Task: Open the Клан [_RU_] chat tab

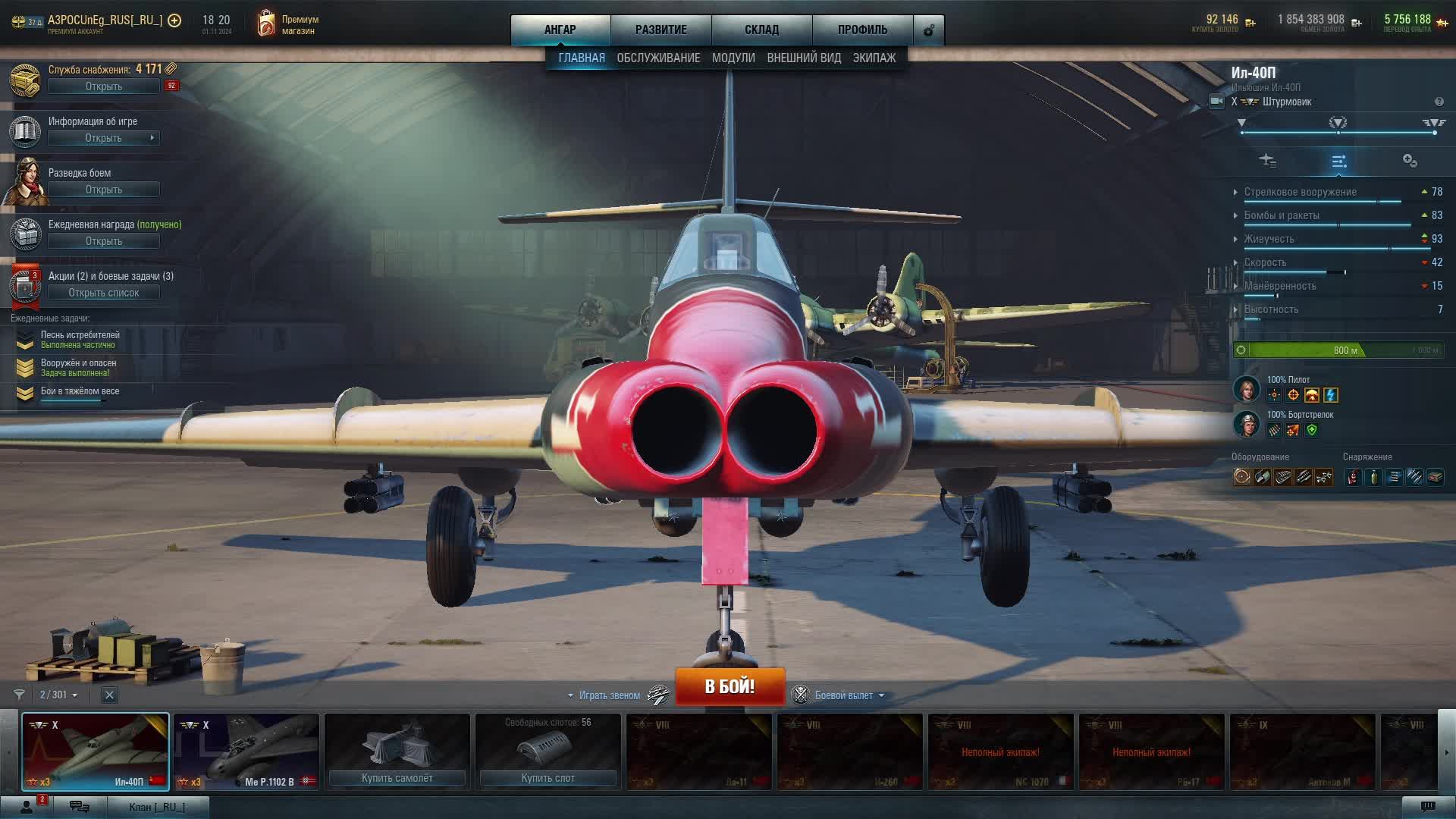Action: point(156,807)
